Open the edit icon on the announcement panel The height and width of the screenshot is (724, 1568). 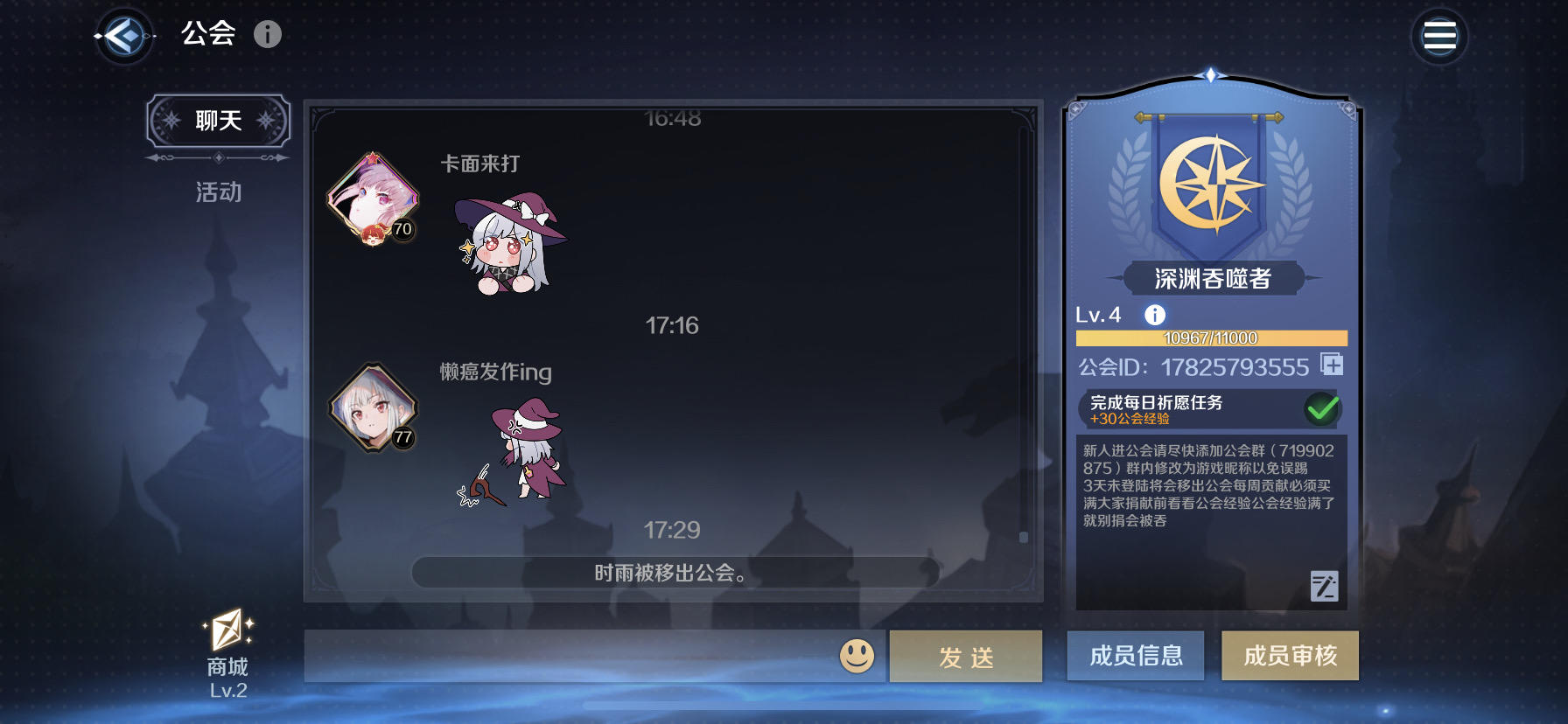point(1324,586)
